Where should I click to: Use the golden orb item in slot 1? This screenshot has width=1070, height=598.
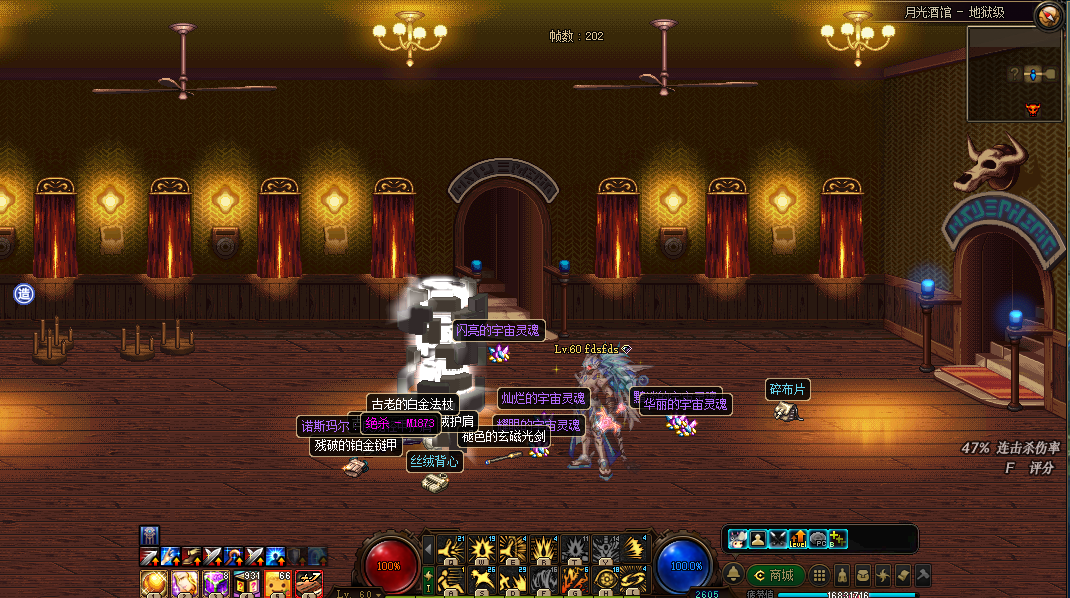(153, 582)
